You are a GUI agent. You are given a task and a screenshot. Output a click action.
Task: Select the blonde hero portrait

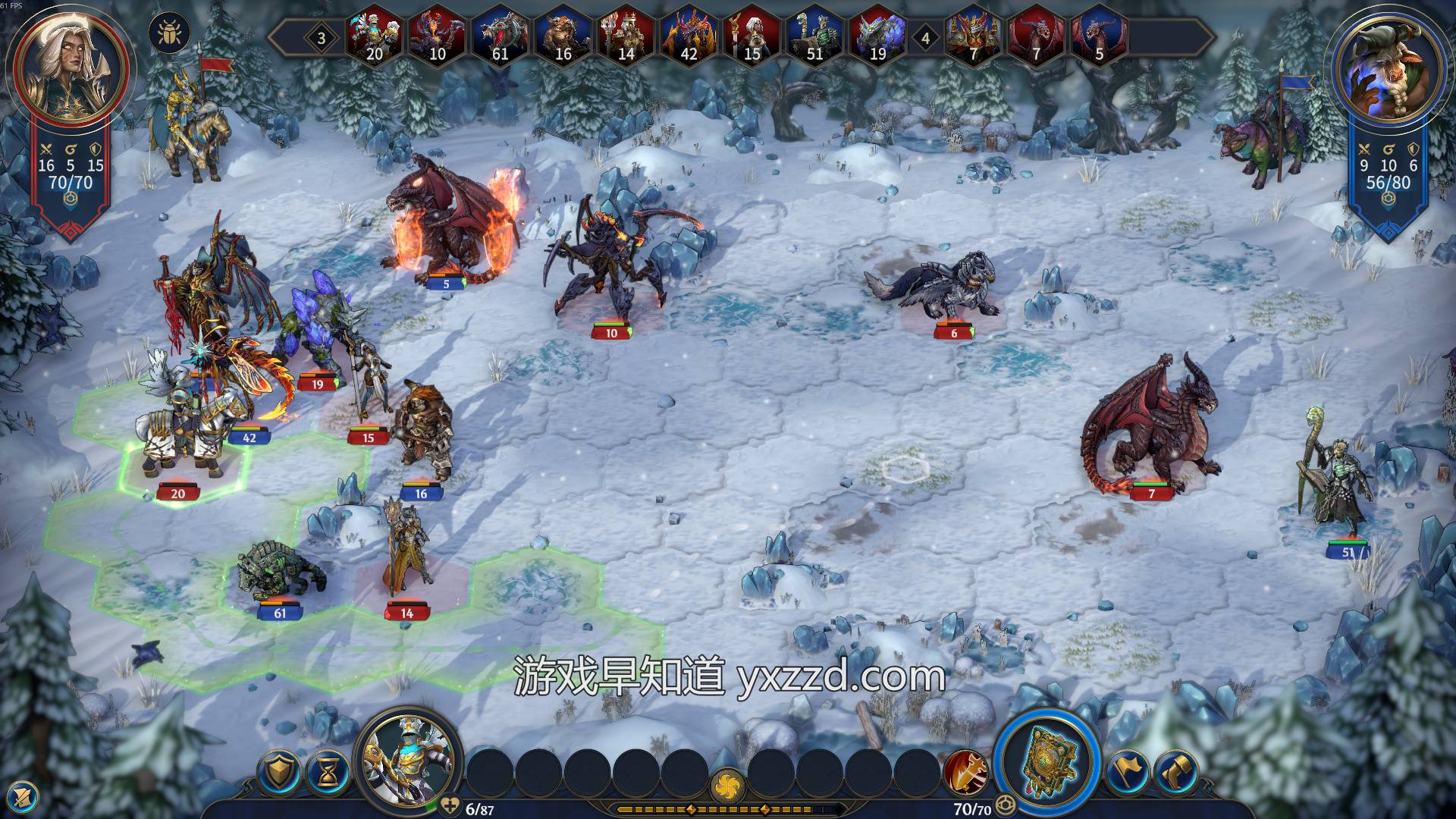click(63, 67)
